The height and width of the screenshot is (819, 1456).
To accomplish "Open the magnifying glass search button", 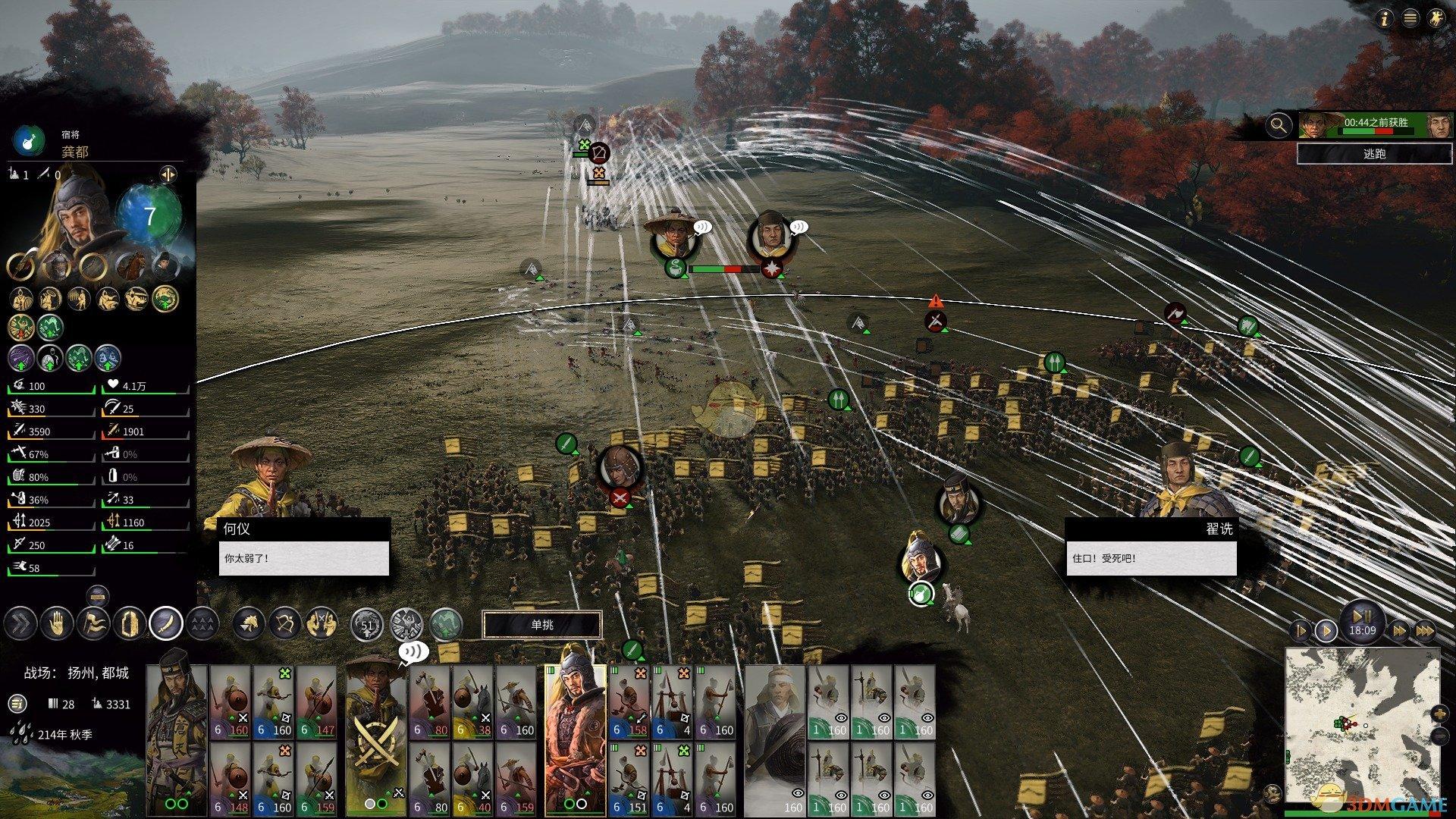I will pyautogui.click(x=1279, y=125).
